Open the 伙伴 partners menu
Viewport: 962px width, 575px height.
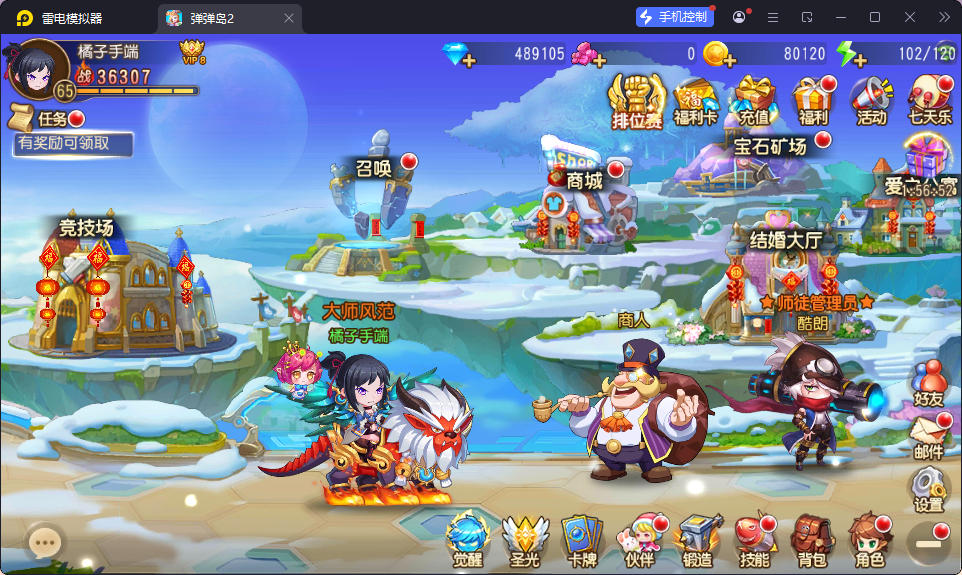coord(639,541)
